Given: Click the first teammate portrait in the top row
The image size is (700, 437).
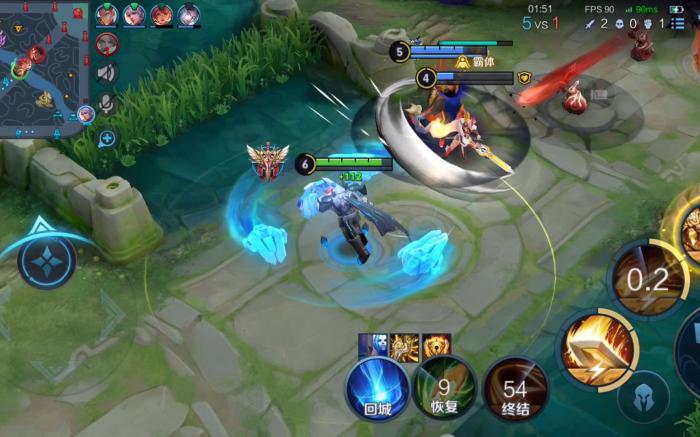Looking at the screenshot, I should pos(107,14).
